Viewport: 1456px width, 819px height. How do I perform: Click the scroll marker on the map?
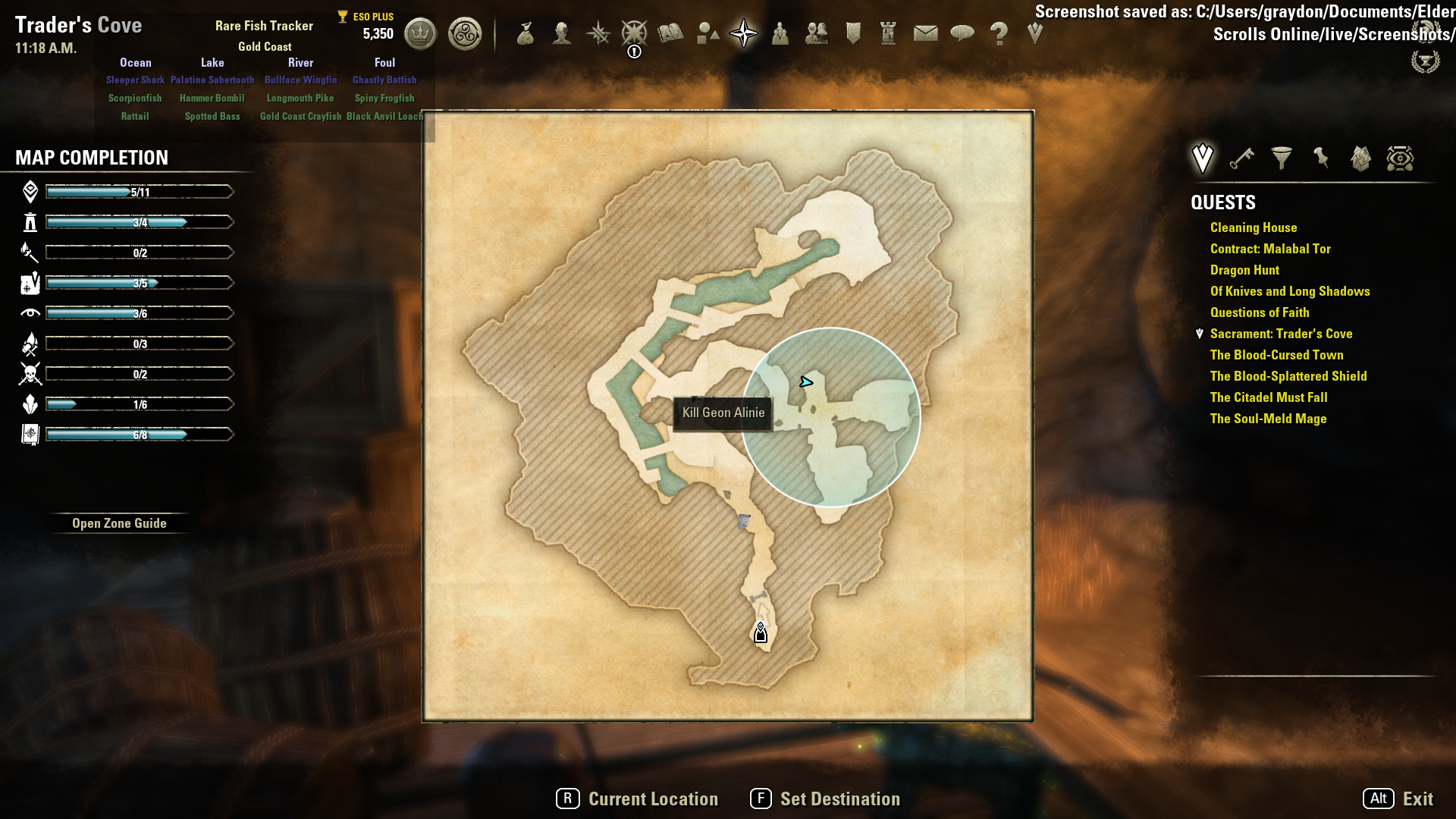pos(744,521)
